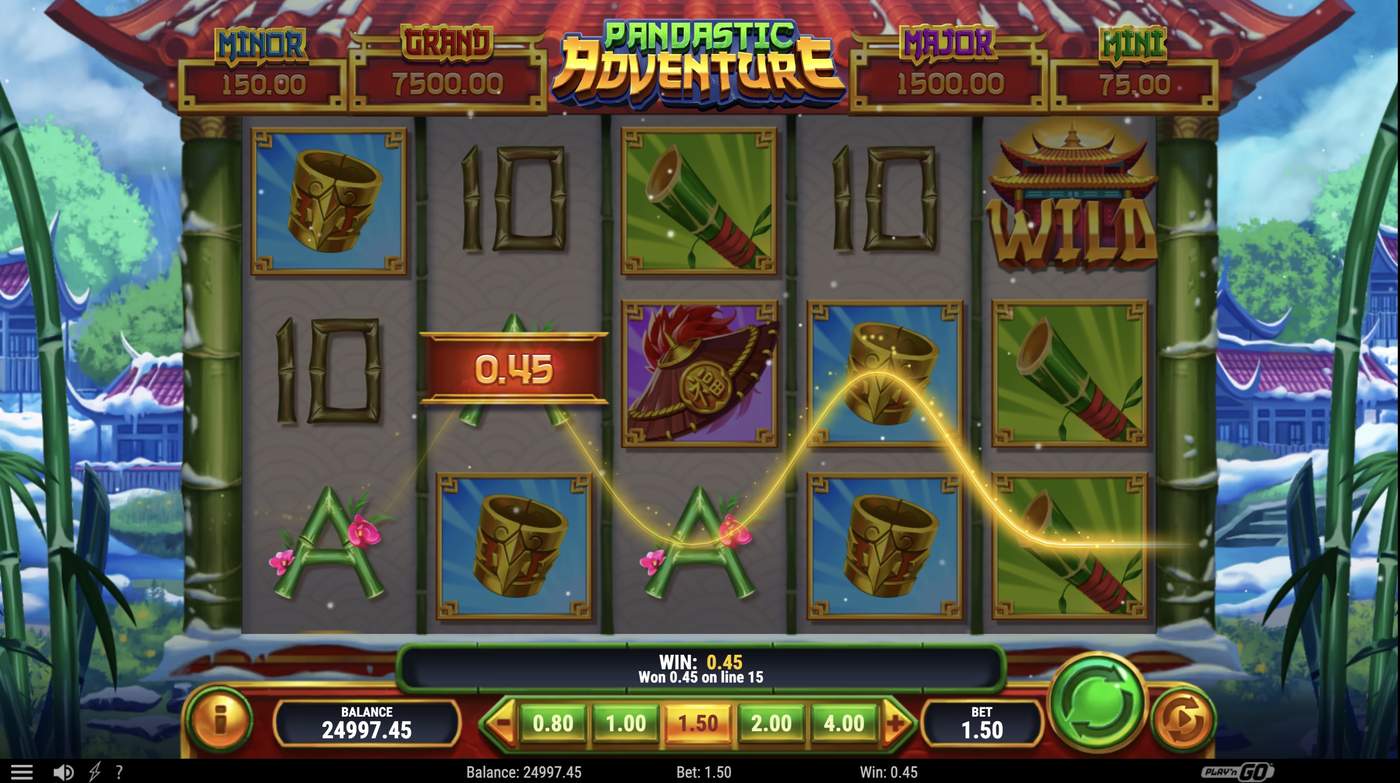Mute the game sound via the speaker icon

[63, 770]
